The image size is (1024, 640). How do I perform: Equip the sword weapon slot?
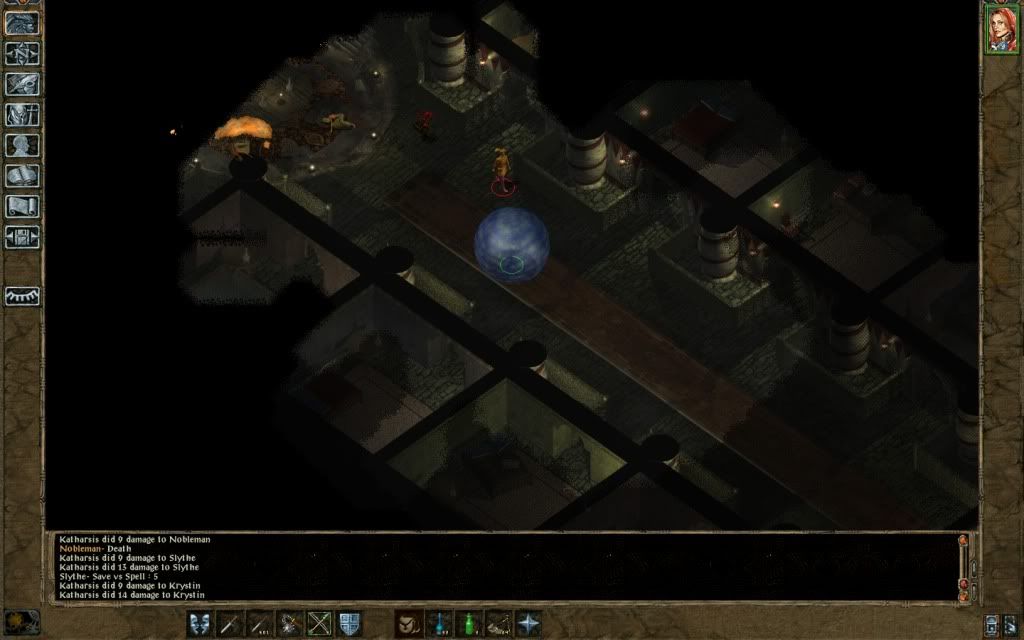pos(230,624)
